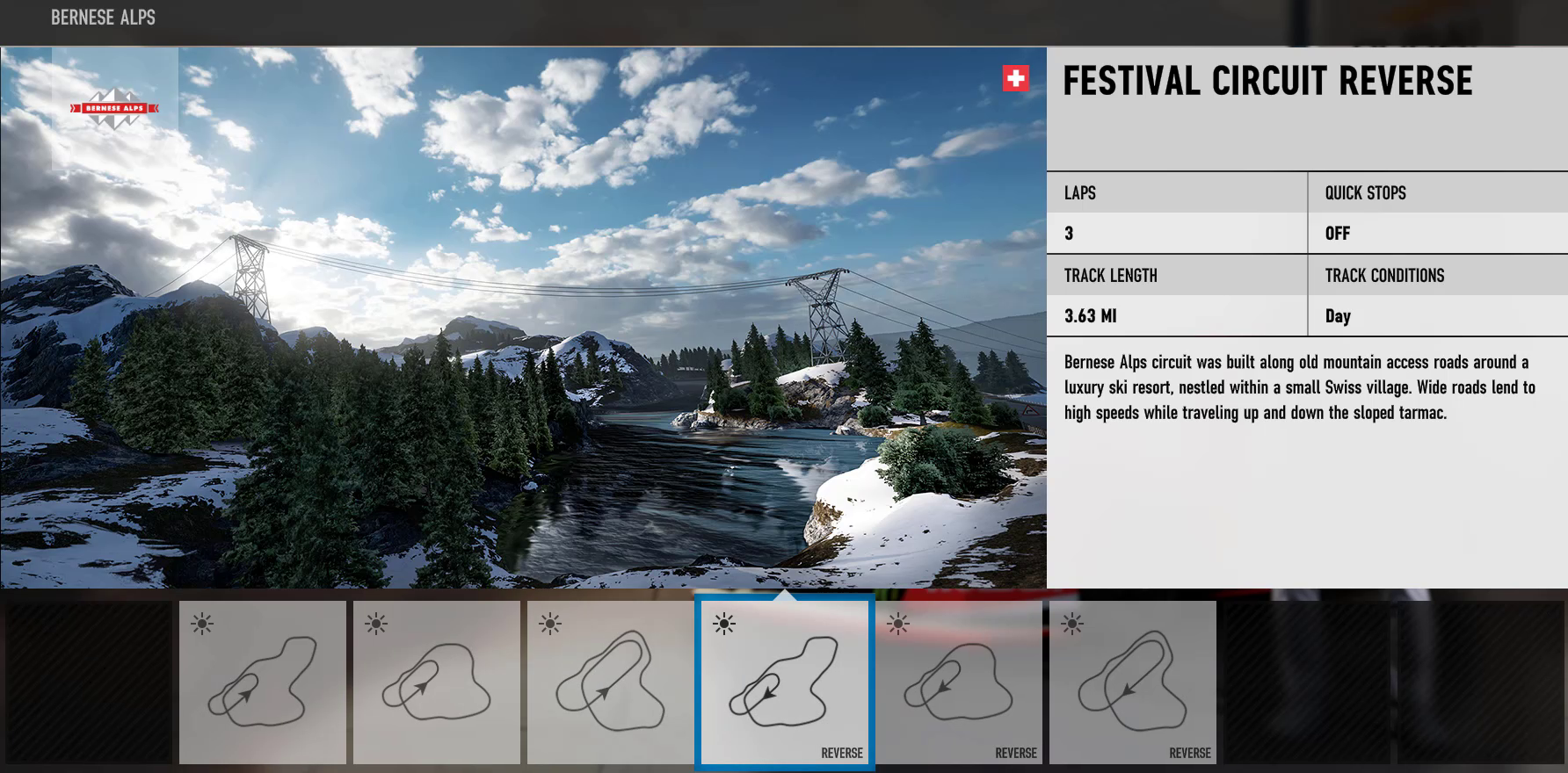Select the Festival Circuit Reverse title heading
Viewport: 1568px width, 773px height.
tap(1267, 81)
